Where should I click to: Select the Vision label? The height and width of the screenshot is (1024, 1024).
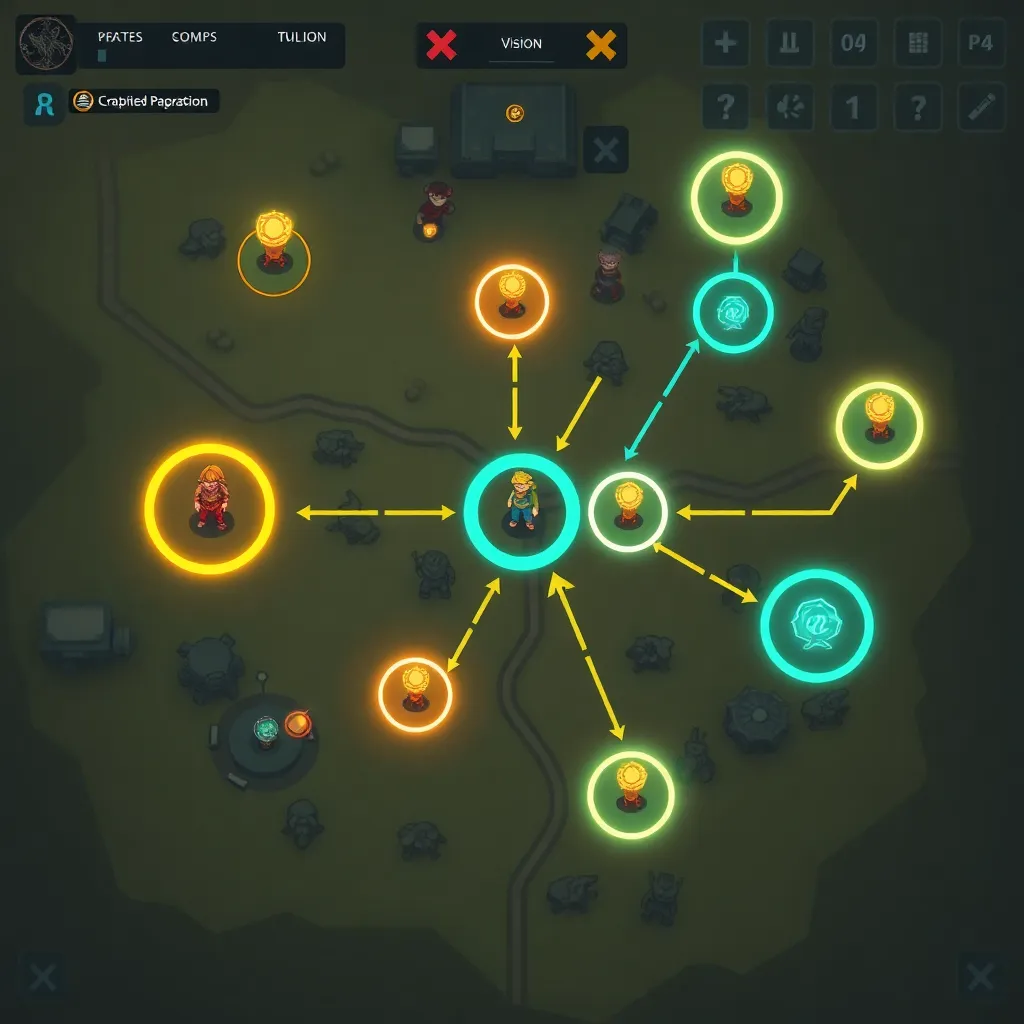click(521, 44)
